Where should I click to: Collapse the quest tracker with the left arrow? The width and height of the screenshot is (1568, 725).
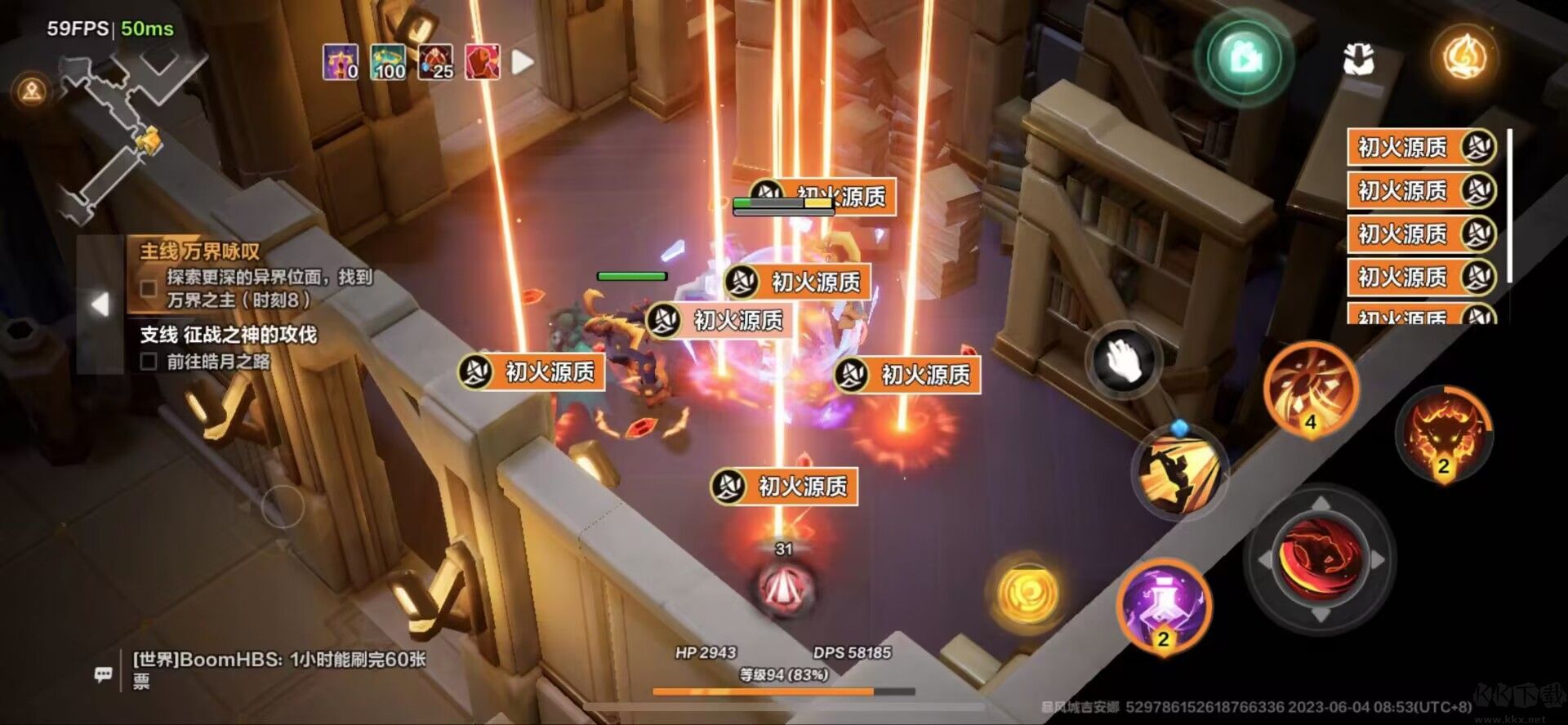[100, 304]
